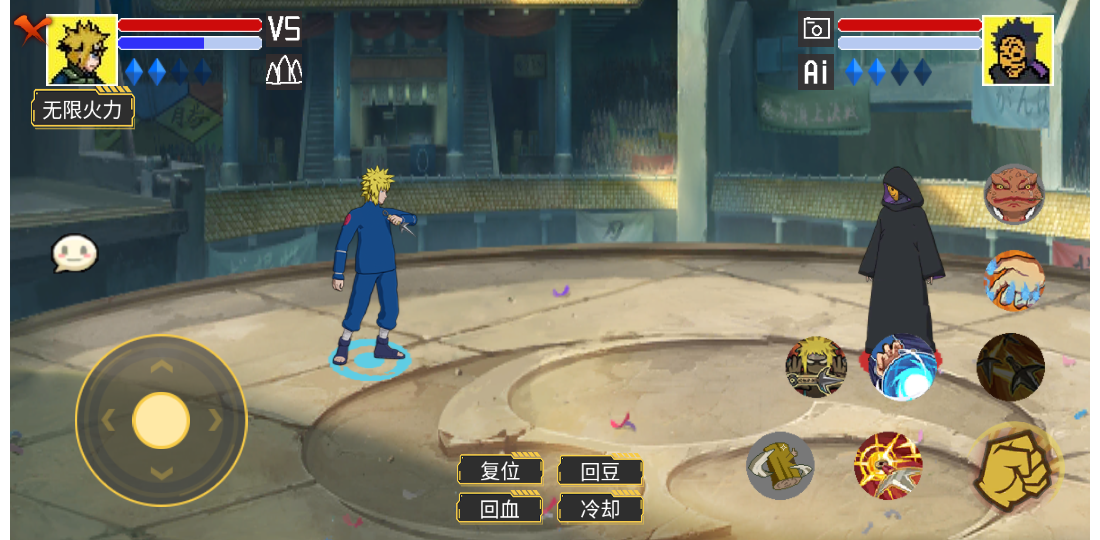Toggle the Ai control button
This screenshot has height=540, width=1100.
(x=816, y=72)
